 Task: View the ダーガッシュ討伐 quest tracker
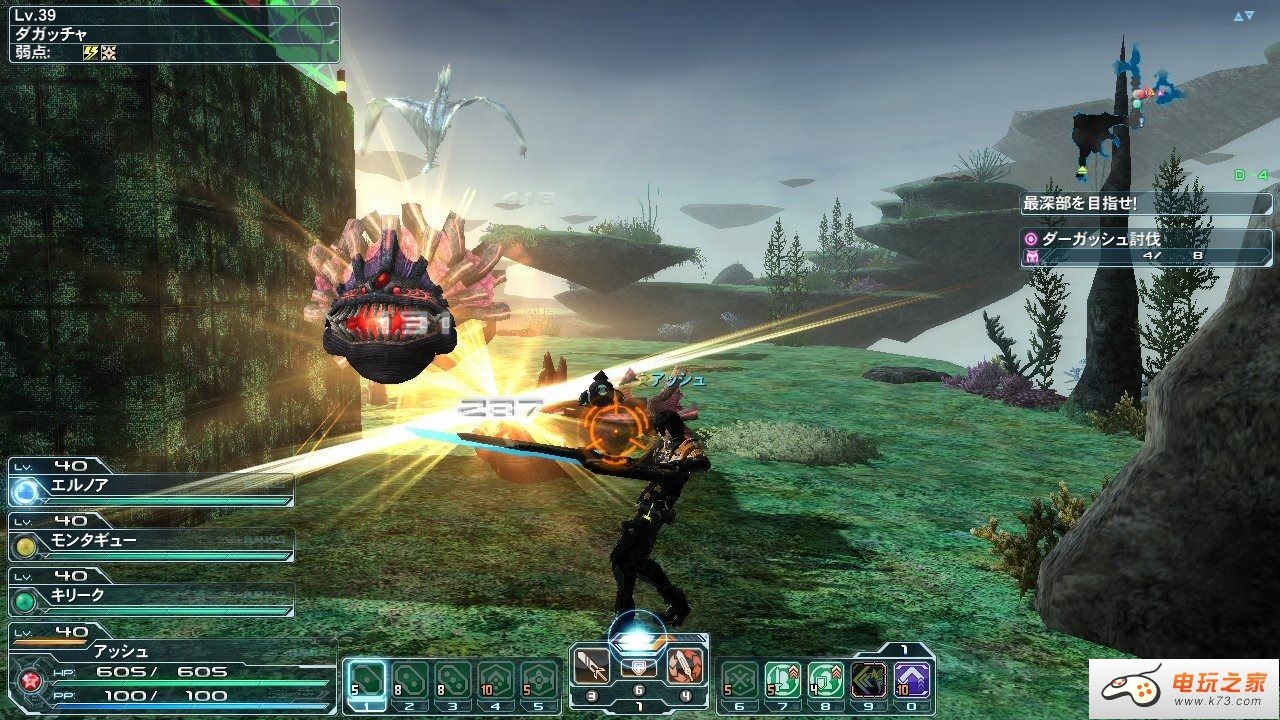click(1146, 248)
